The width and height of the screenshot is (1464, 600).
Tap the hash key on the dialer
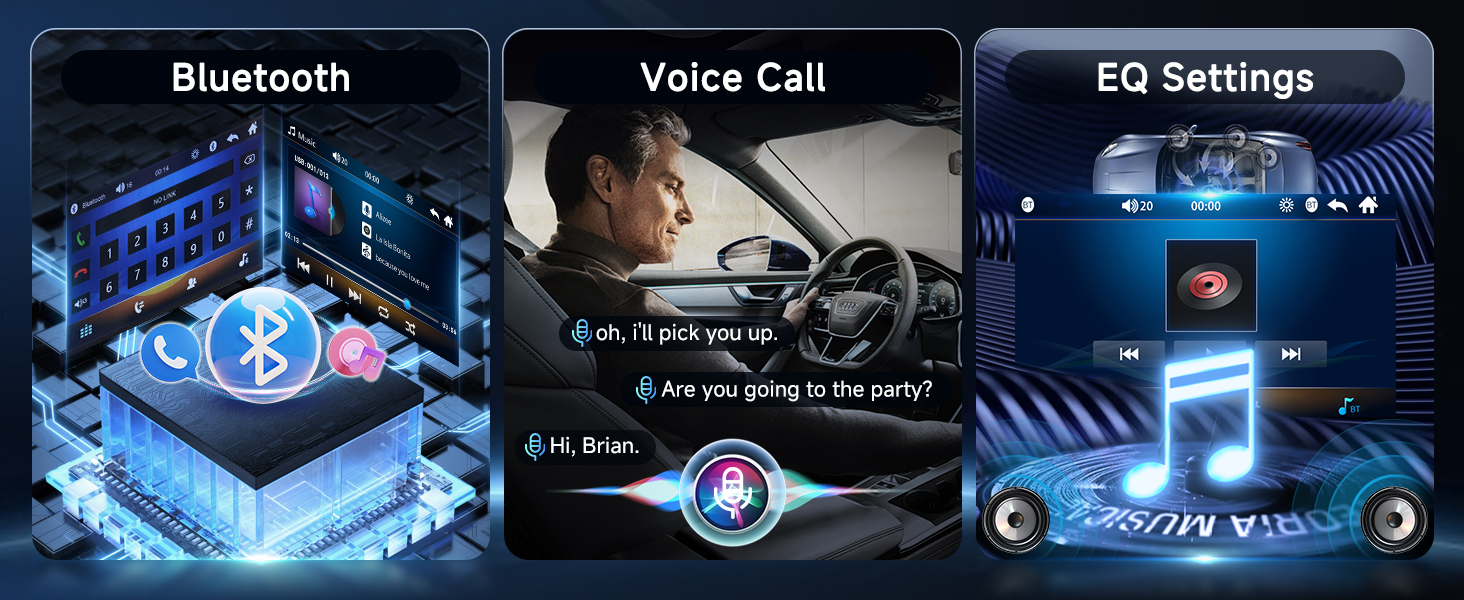248,224
